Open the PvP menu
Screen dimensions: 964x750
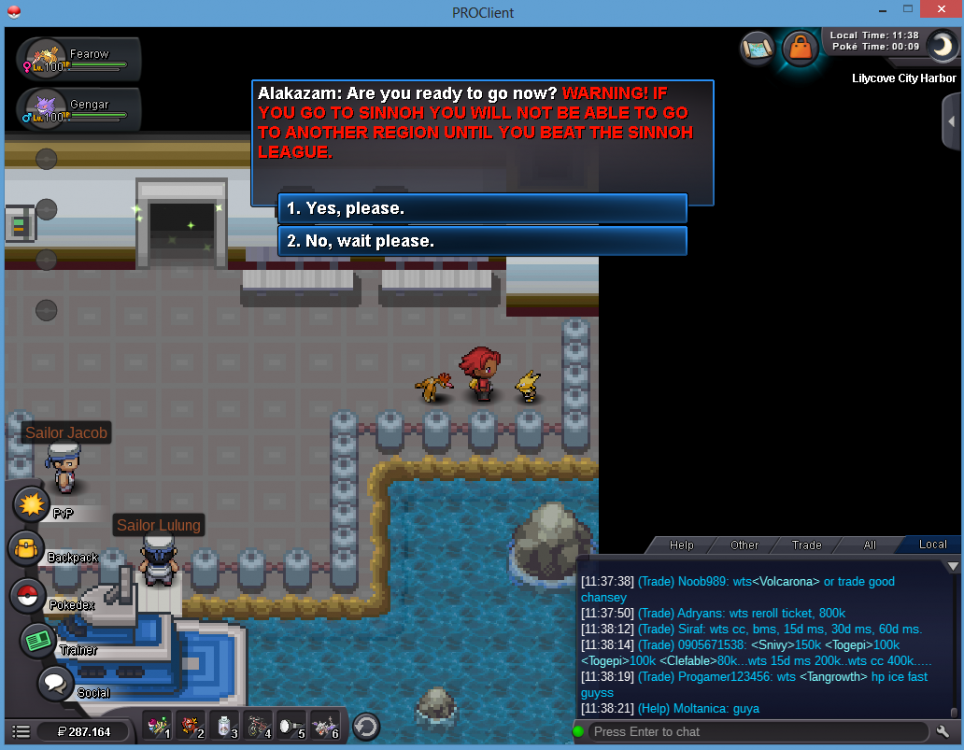pos(32,505)
